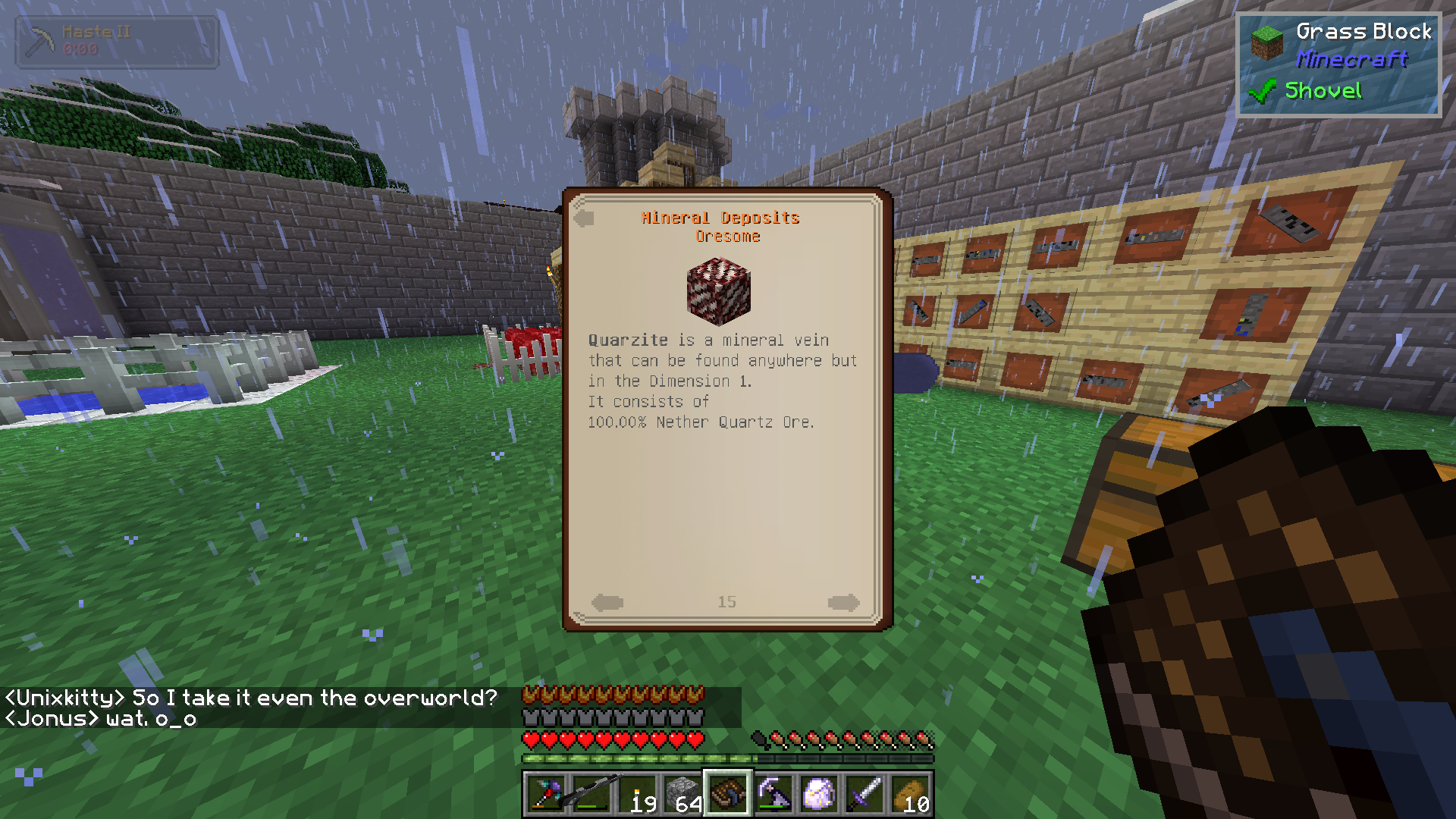Select the torch stack of 19
This screenshot has width=1456, height=819.
pyautogui.click(x=638, y=794)
